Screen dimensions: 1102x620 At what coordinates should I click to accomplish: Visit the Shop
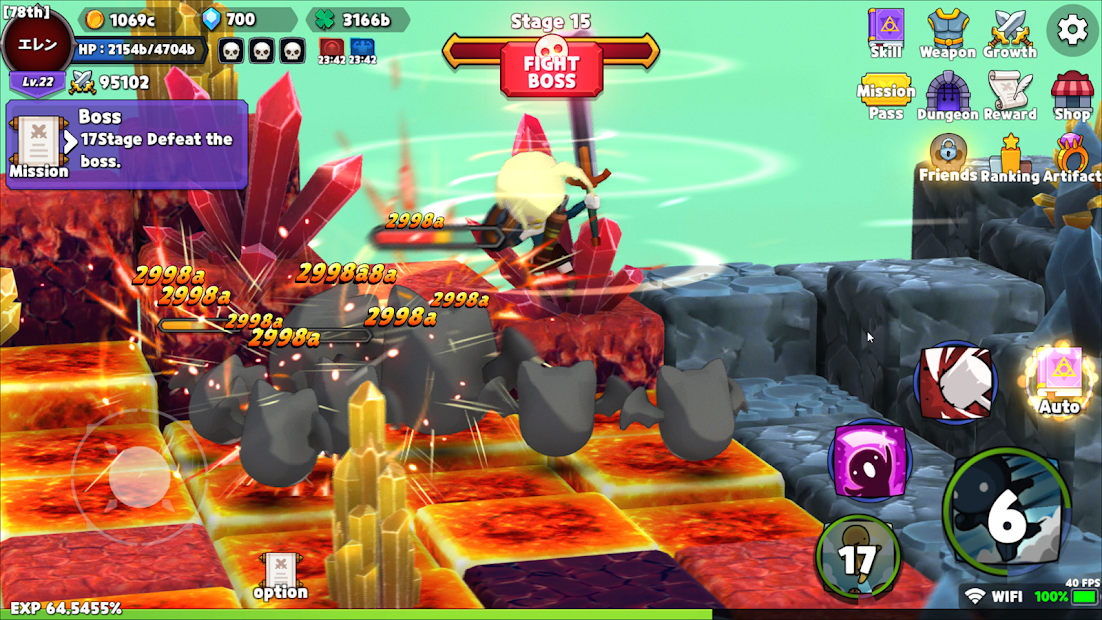coord(1071,97)
